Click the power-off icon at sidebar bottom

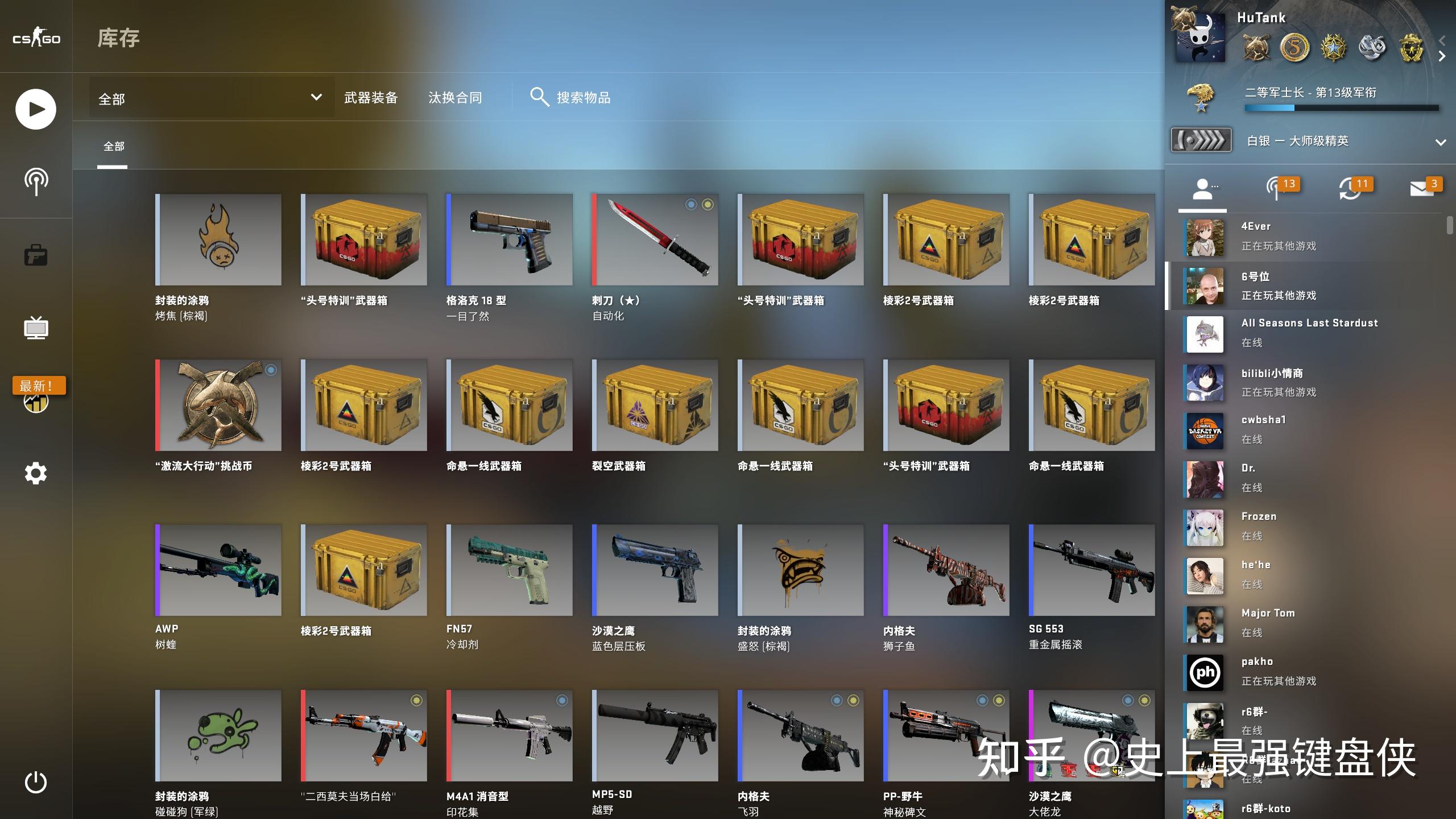tap(35, 781)
